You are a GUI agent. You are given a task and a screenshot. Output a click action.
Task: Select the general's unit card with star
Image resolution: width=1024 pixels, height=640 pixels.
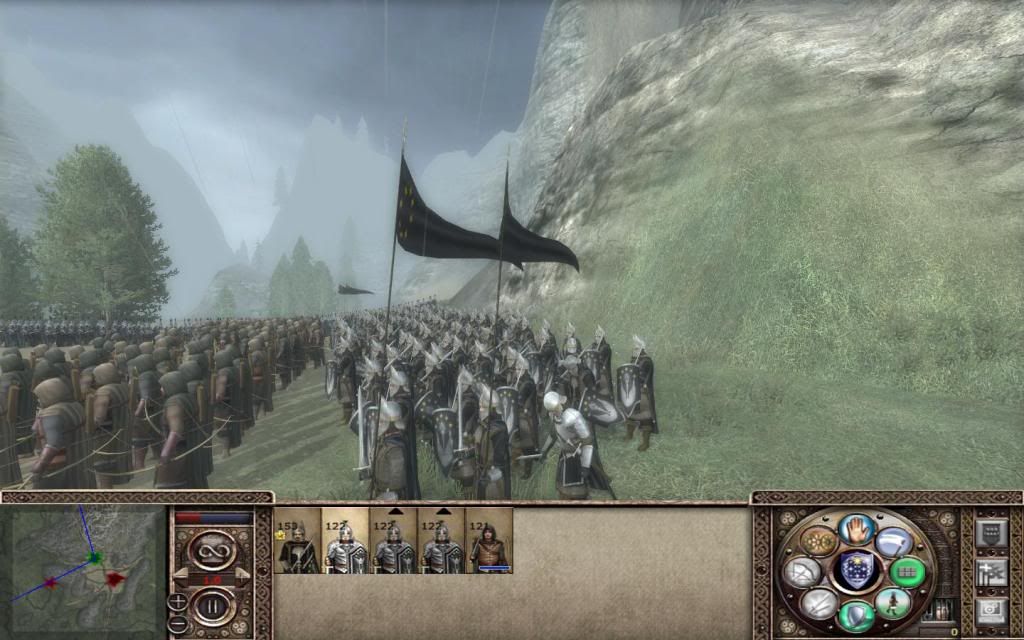pyautogui.click(x=297, y=541)
